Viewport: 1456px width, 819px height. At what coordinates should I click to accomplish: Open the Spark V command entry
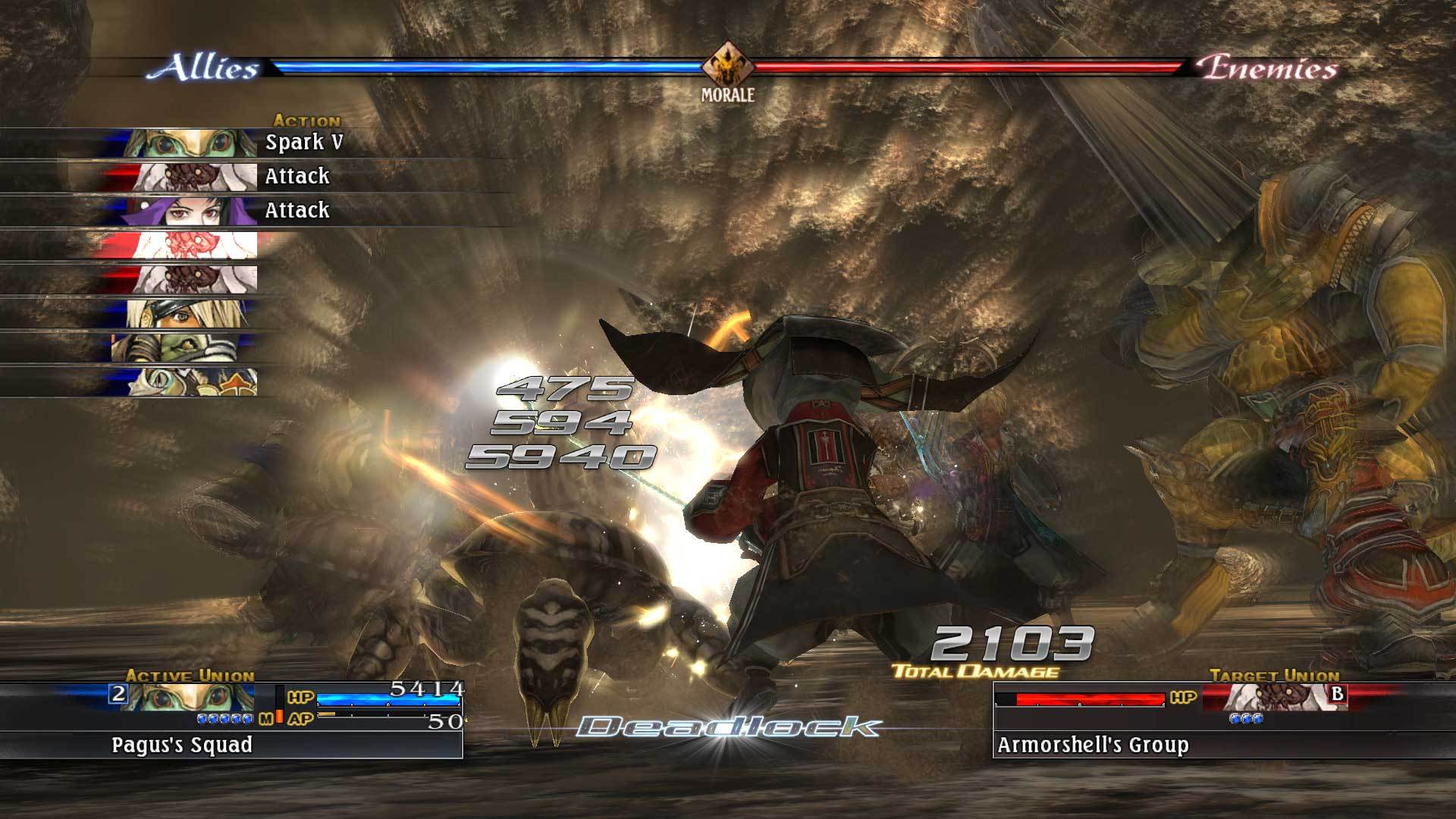click(303, 143)
